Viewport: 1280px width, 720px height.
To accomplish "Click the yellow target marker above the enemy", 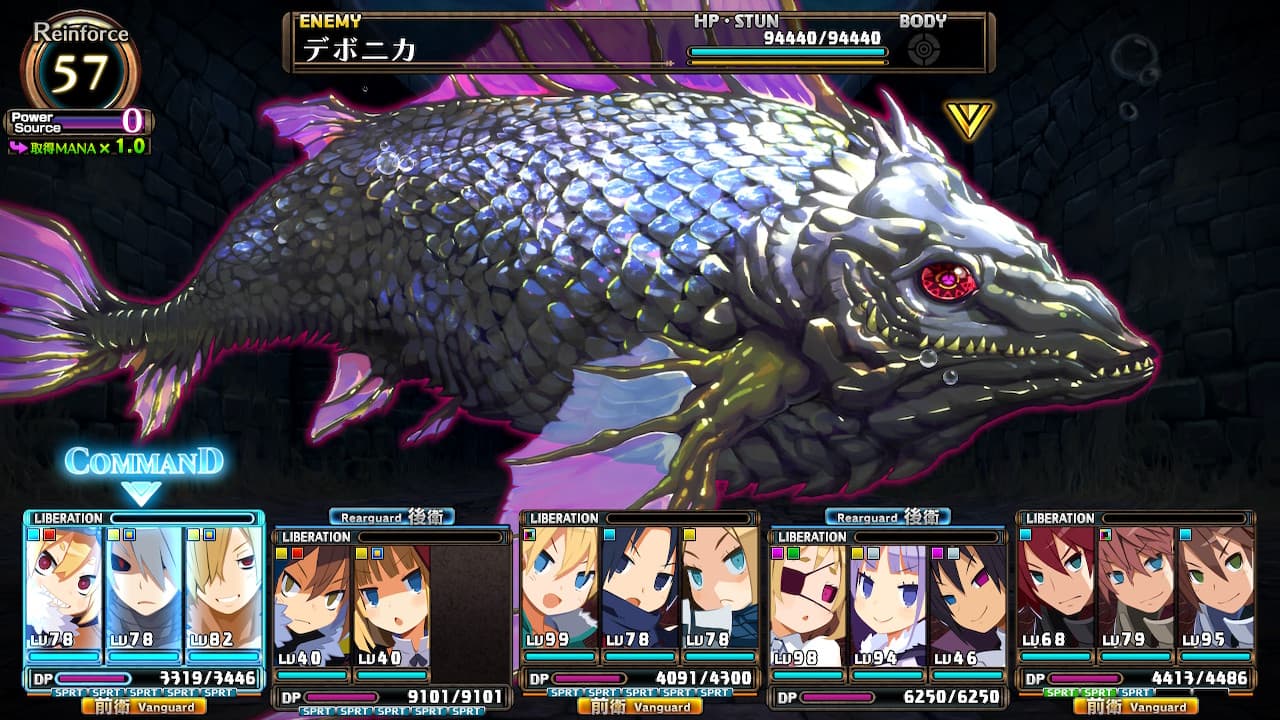I will click(x=968, y=119).
